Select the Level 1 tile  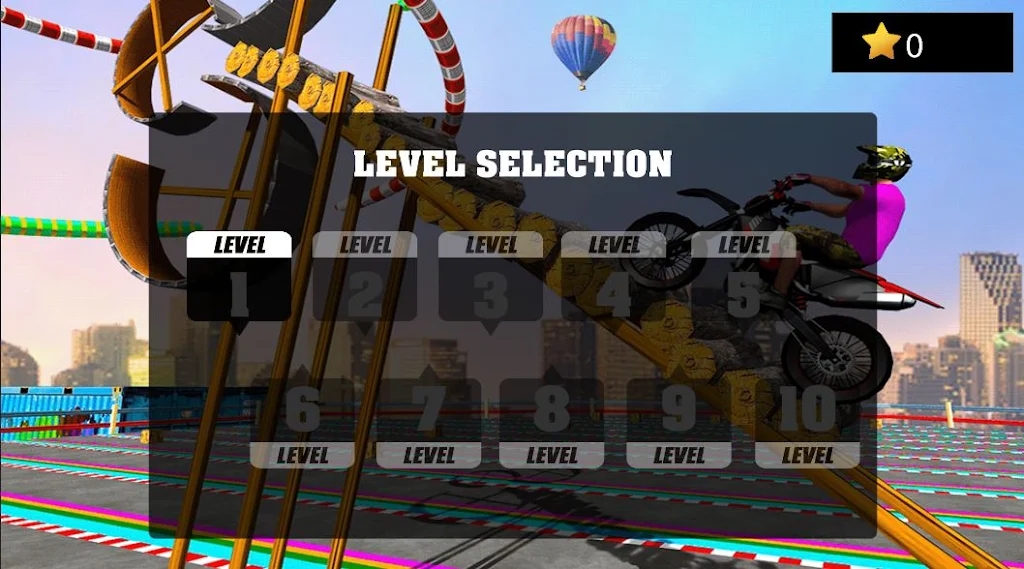(239, 277)
